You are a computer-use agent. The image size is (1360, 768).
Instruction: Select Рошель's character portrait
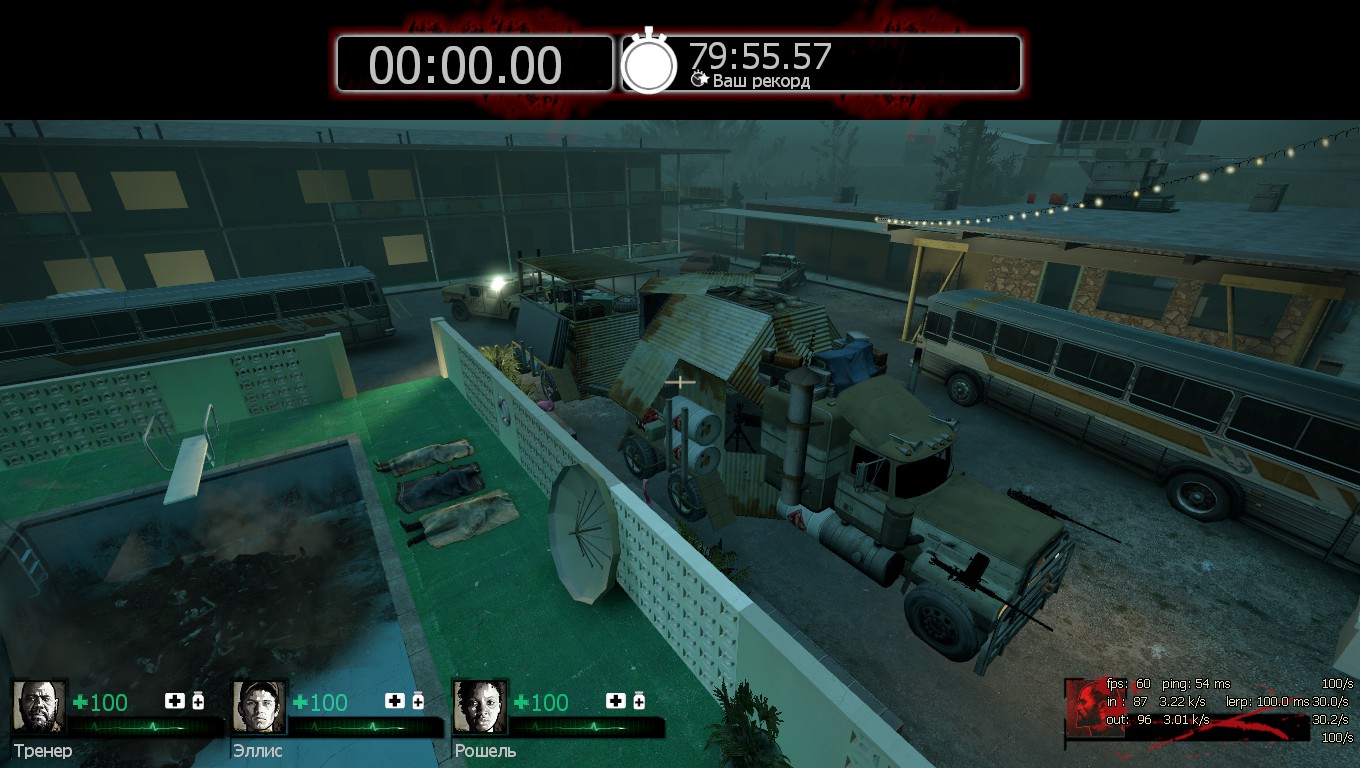[479, 707]
